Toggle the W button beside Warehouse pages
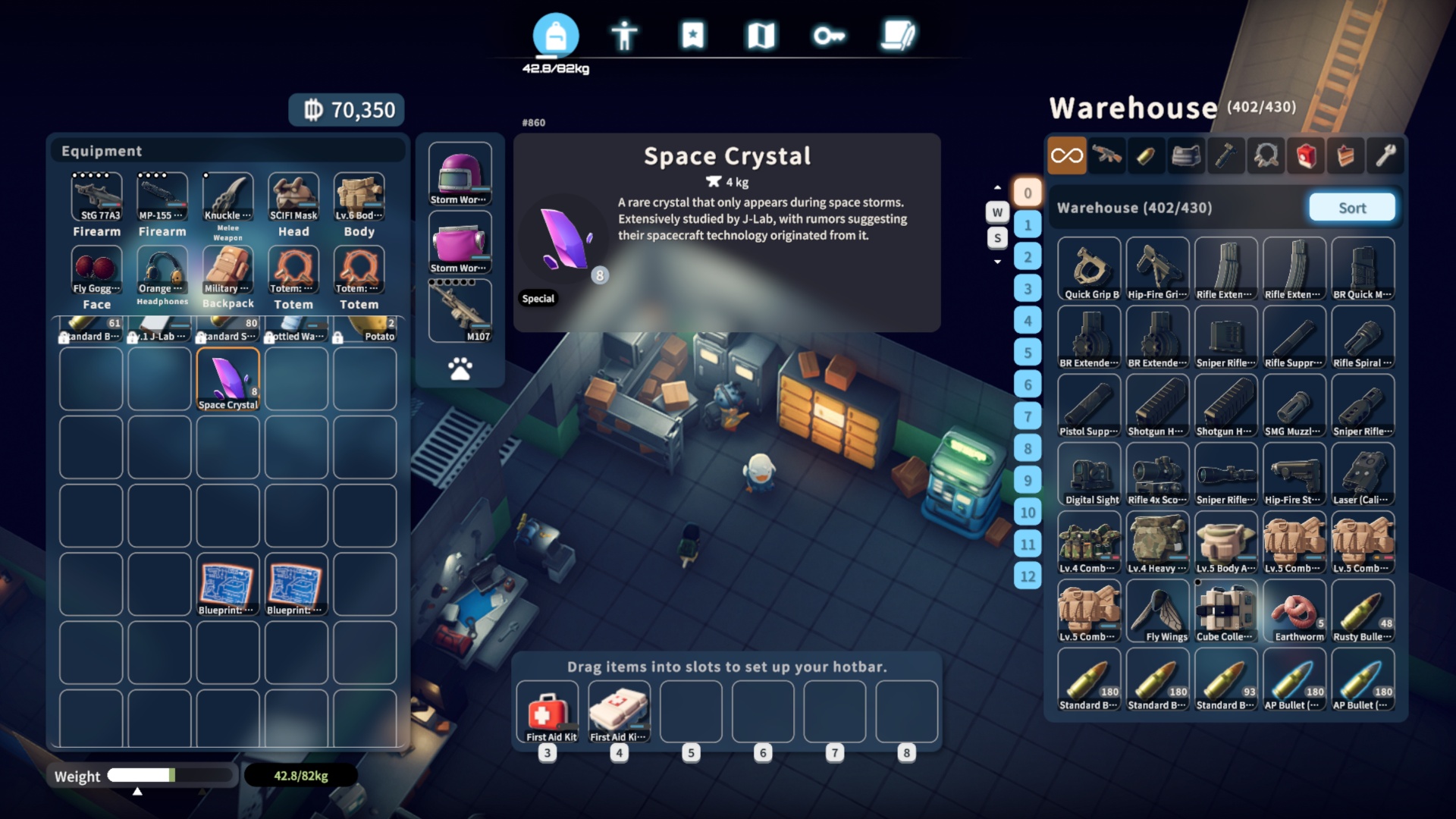The width and height of the screenshot is (1456, 819). 997,212
